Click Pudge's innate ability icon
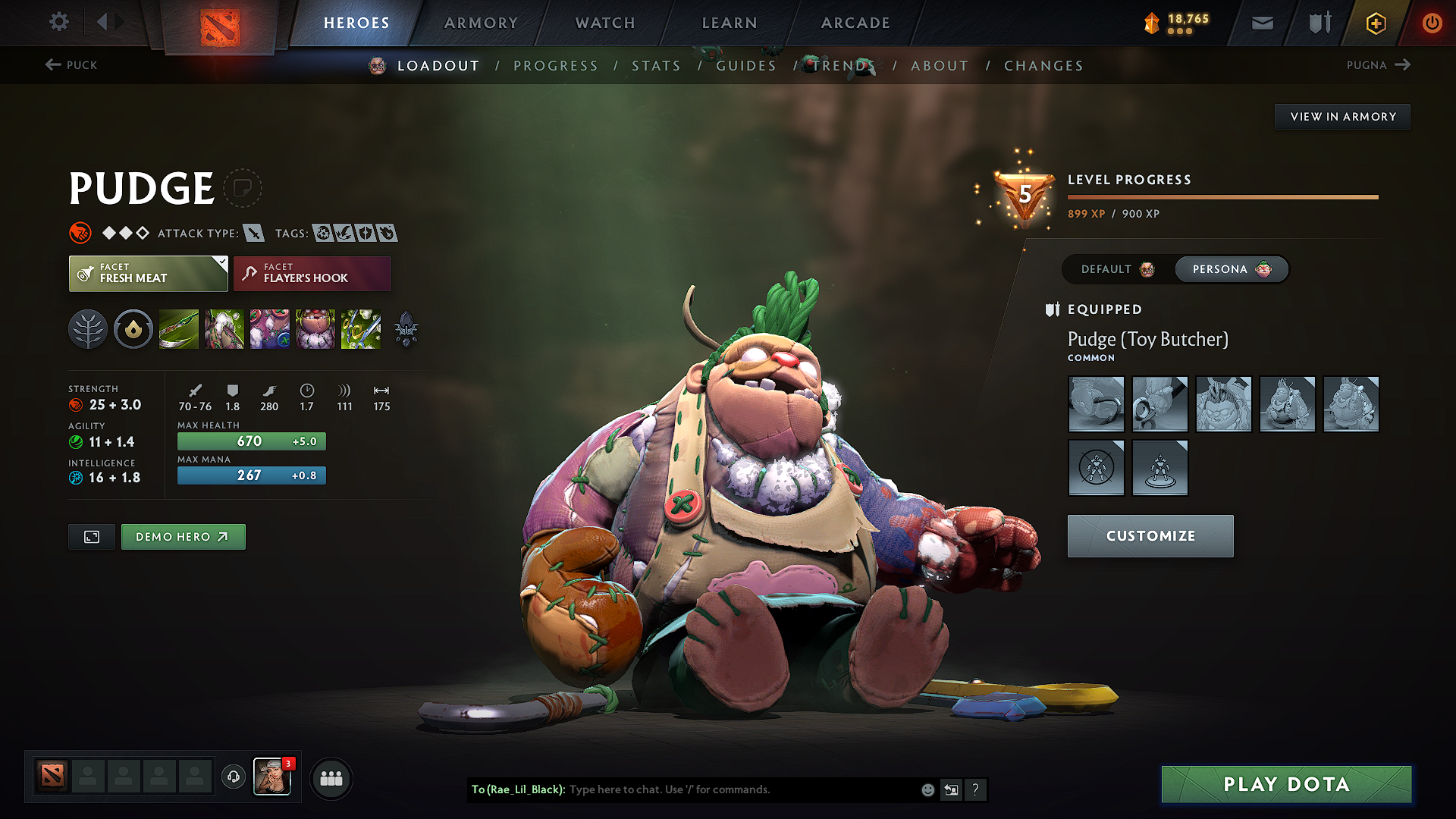Image resolution: width=1456 pixels, height=819 pixels. click(x=133, y=329)
